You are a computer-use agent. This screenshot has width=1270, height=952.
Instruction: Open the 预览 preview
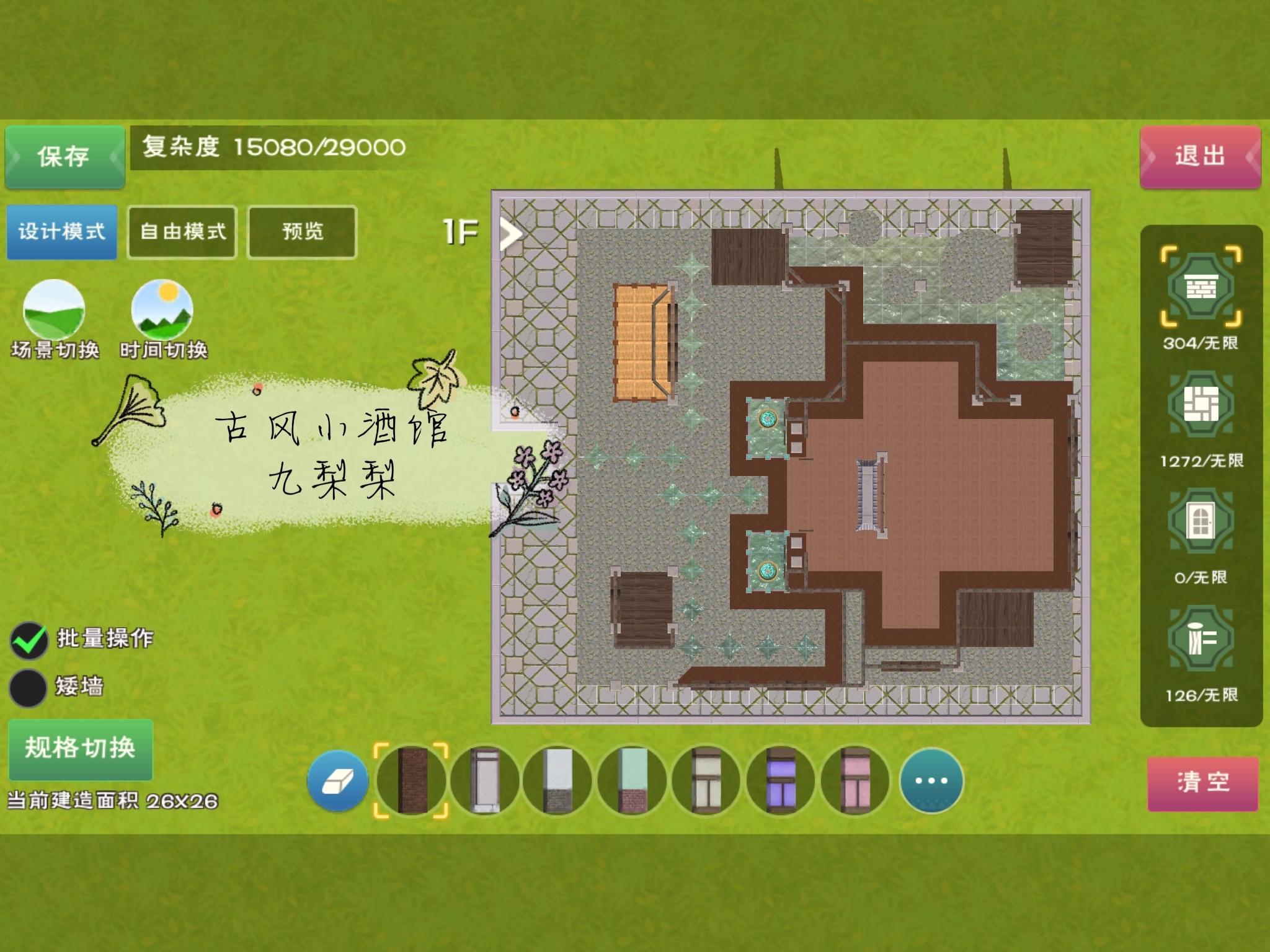coord(302,232)
